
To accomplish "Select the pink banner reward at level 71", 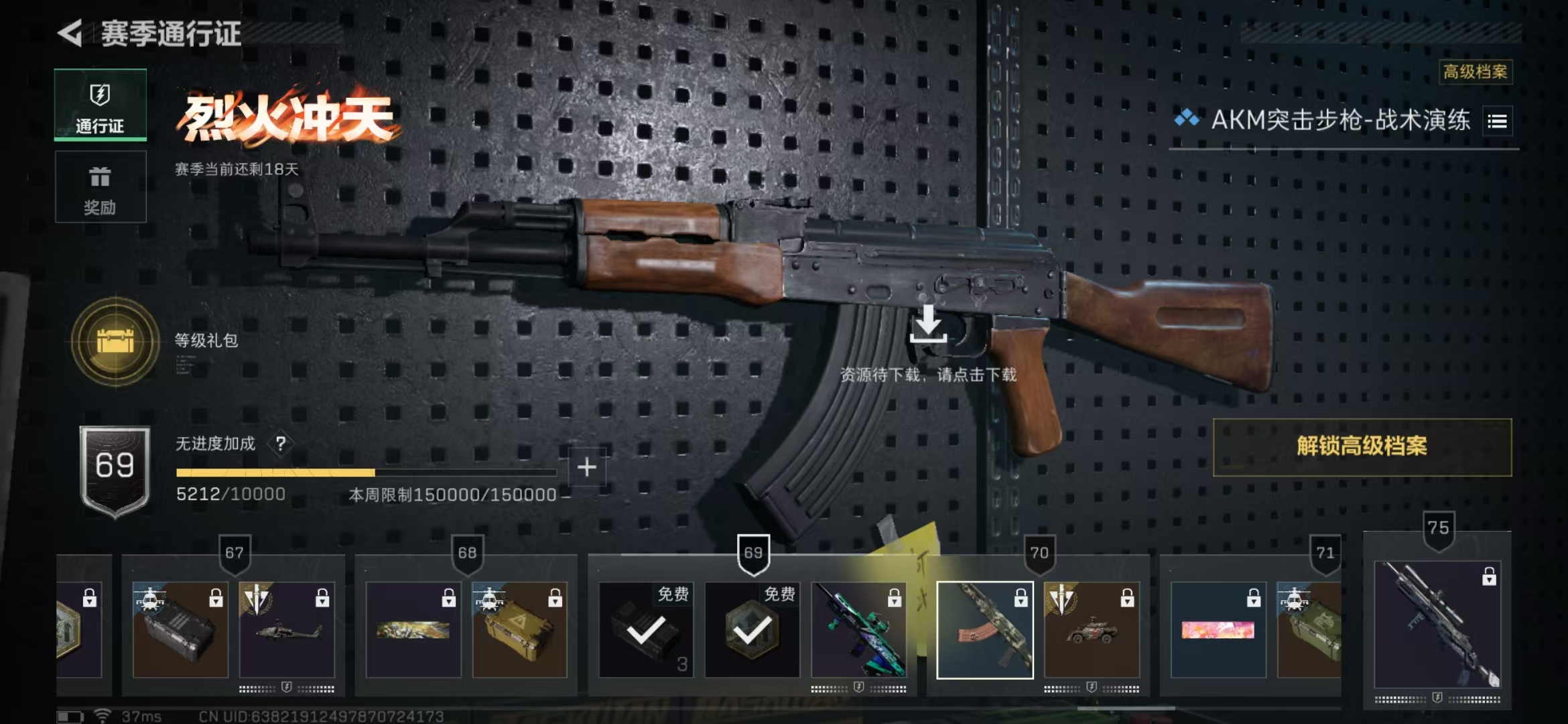I will [x=1218, y=630].
